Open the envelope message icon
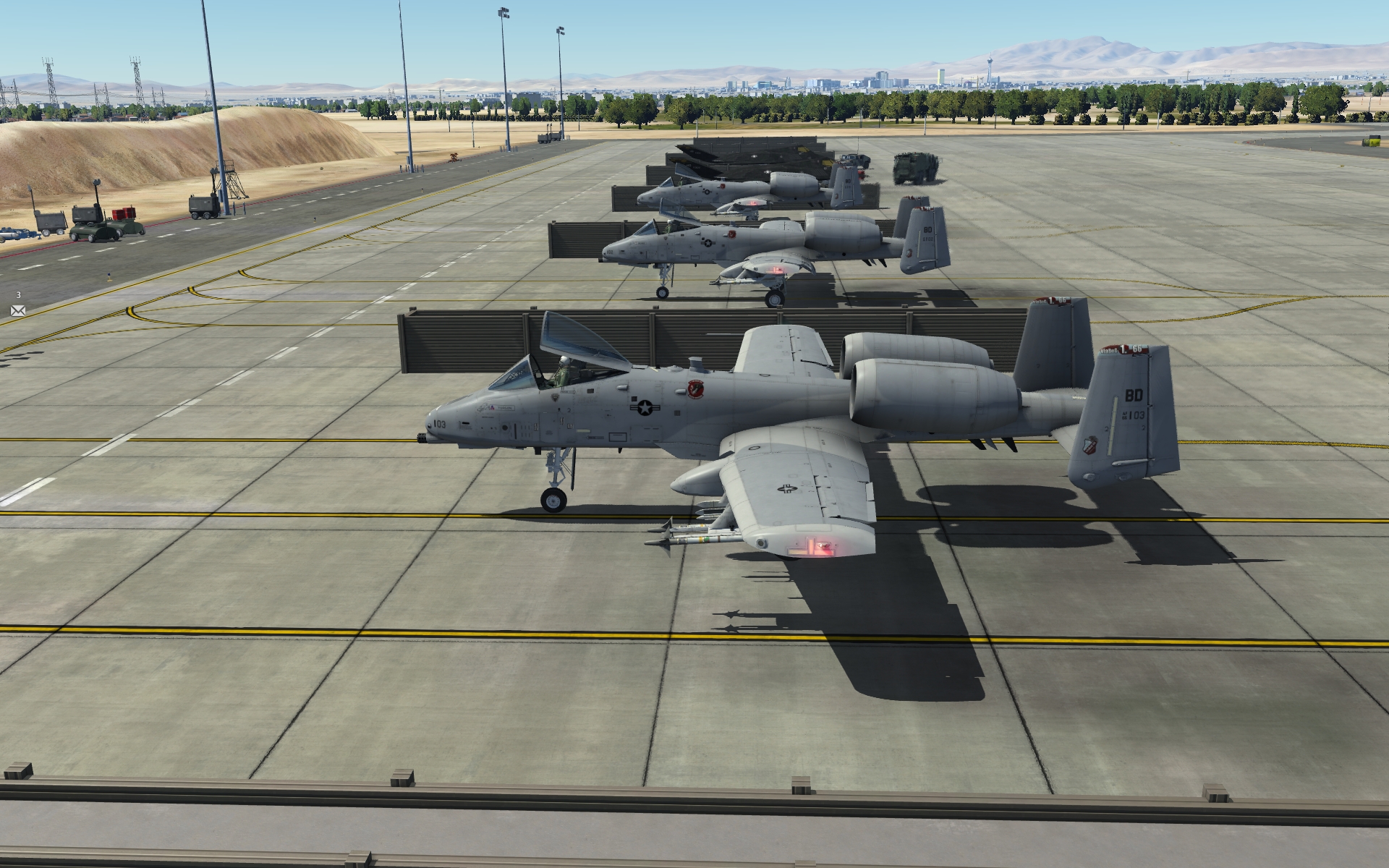 pyautogui.click(x=18, y=310)
